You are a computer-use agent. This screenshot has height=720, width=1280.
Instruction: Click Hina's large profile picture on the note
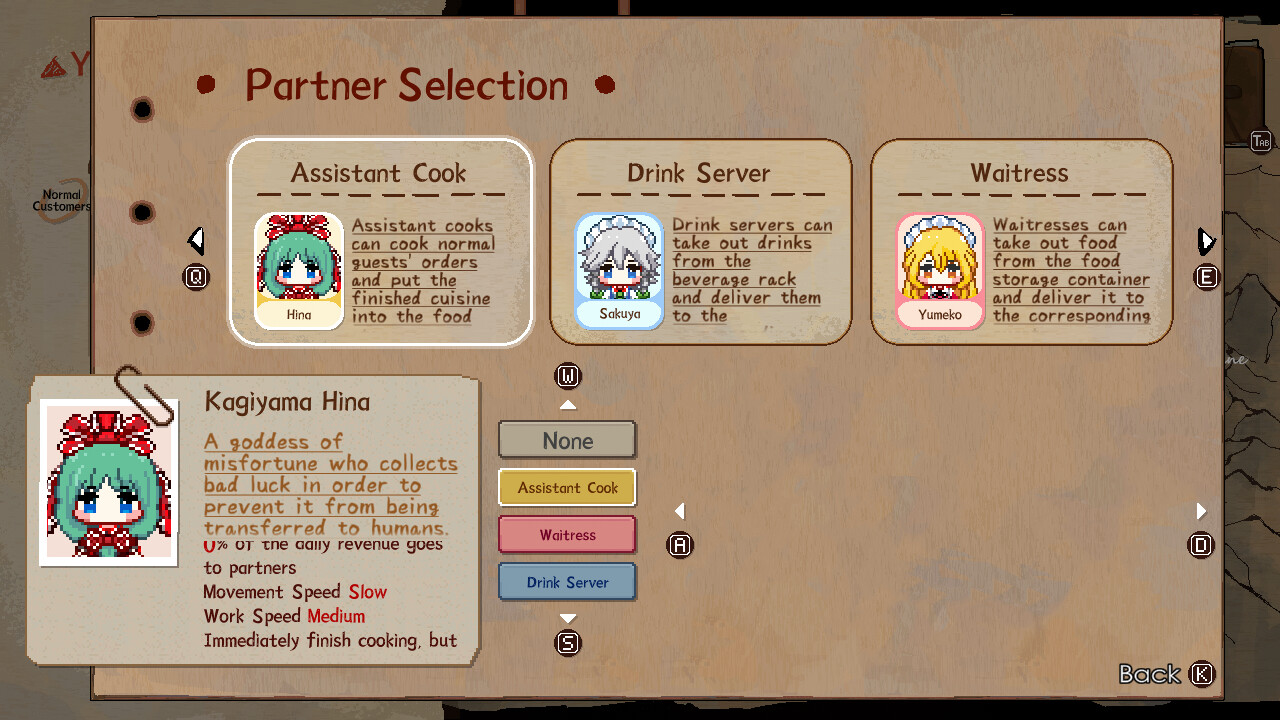(108, 480)
